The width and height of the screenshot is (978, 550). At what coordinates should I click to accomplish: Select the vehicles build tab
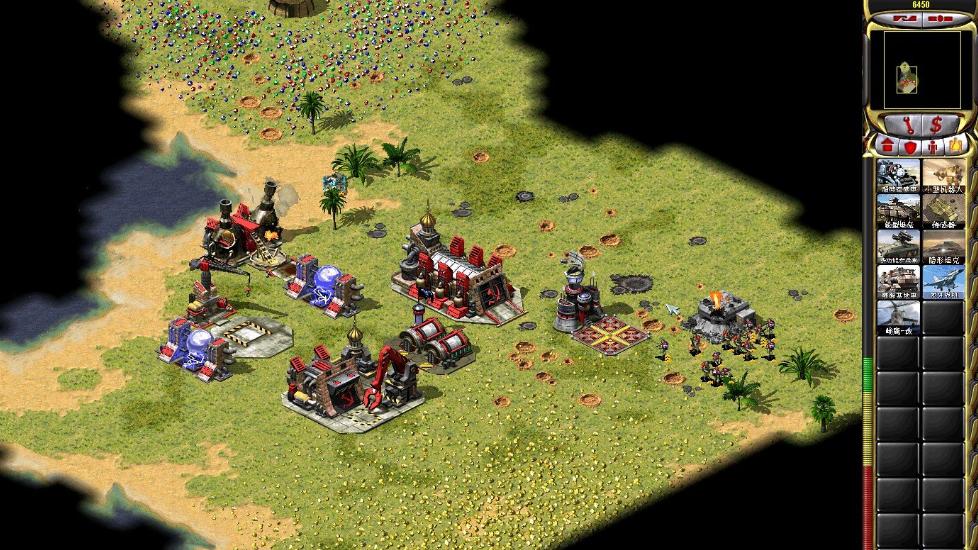pyautogui.click(x=955, y=146)
